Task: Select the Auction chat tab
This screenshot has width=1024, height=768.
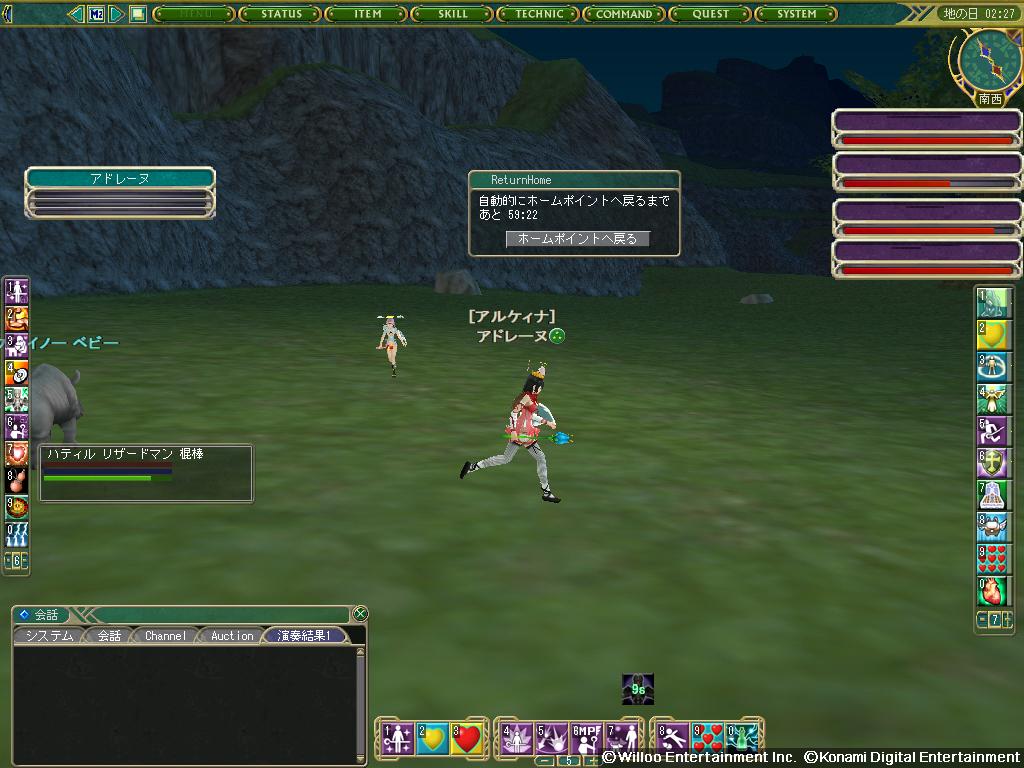Action: tap(232, 636)
